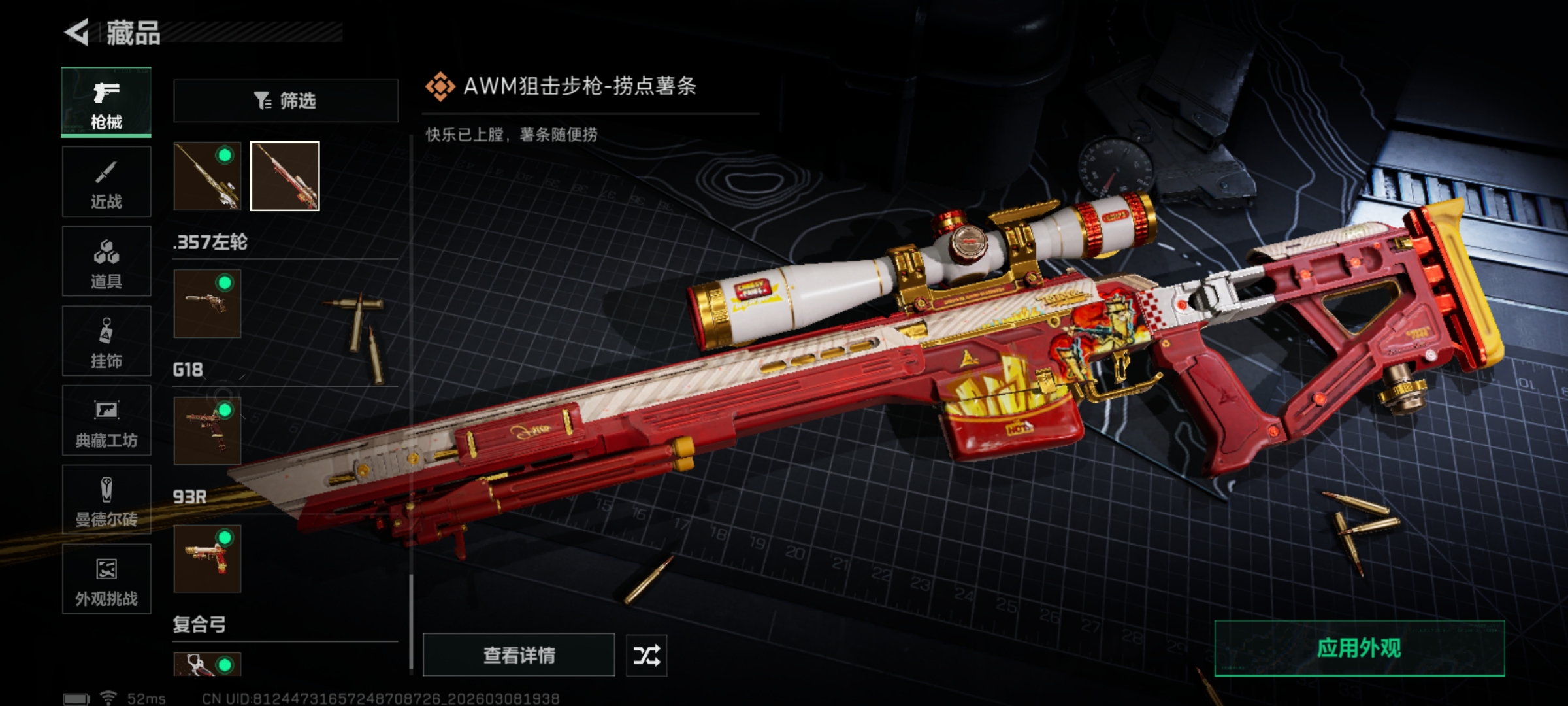Image resolution: width=1568 pixels, height=706 pixels.
Task: Choose the red fries AWM skin thumbnail
Action: [x=285, y=176]
